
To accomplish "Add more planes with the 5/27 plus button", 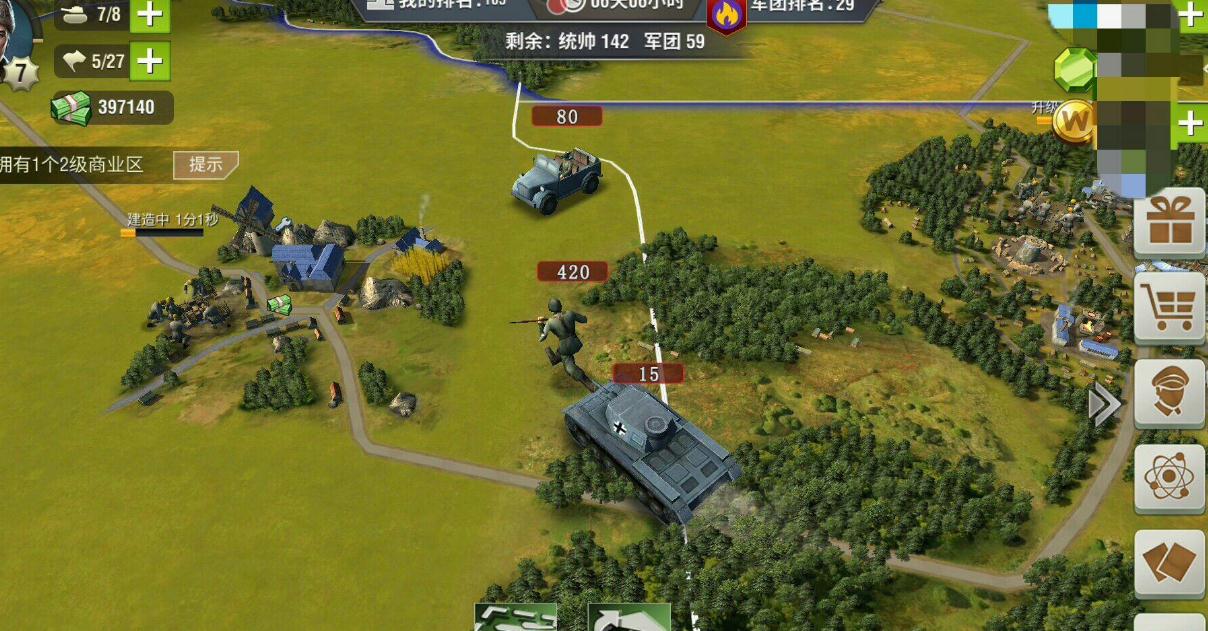I will tap(149, 62).
